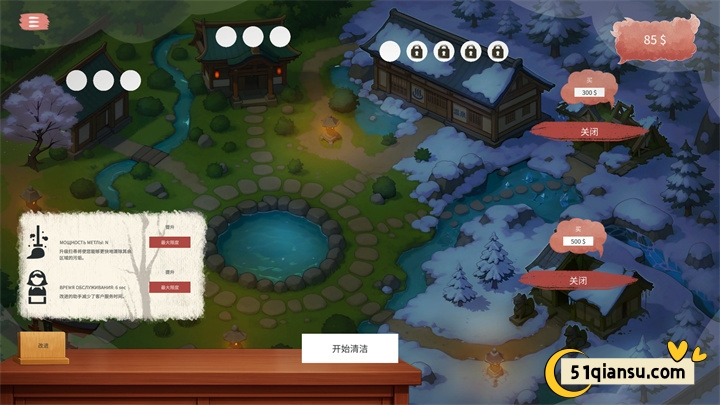Select the maid assistant icon

39,287
